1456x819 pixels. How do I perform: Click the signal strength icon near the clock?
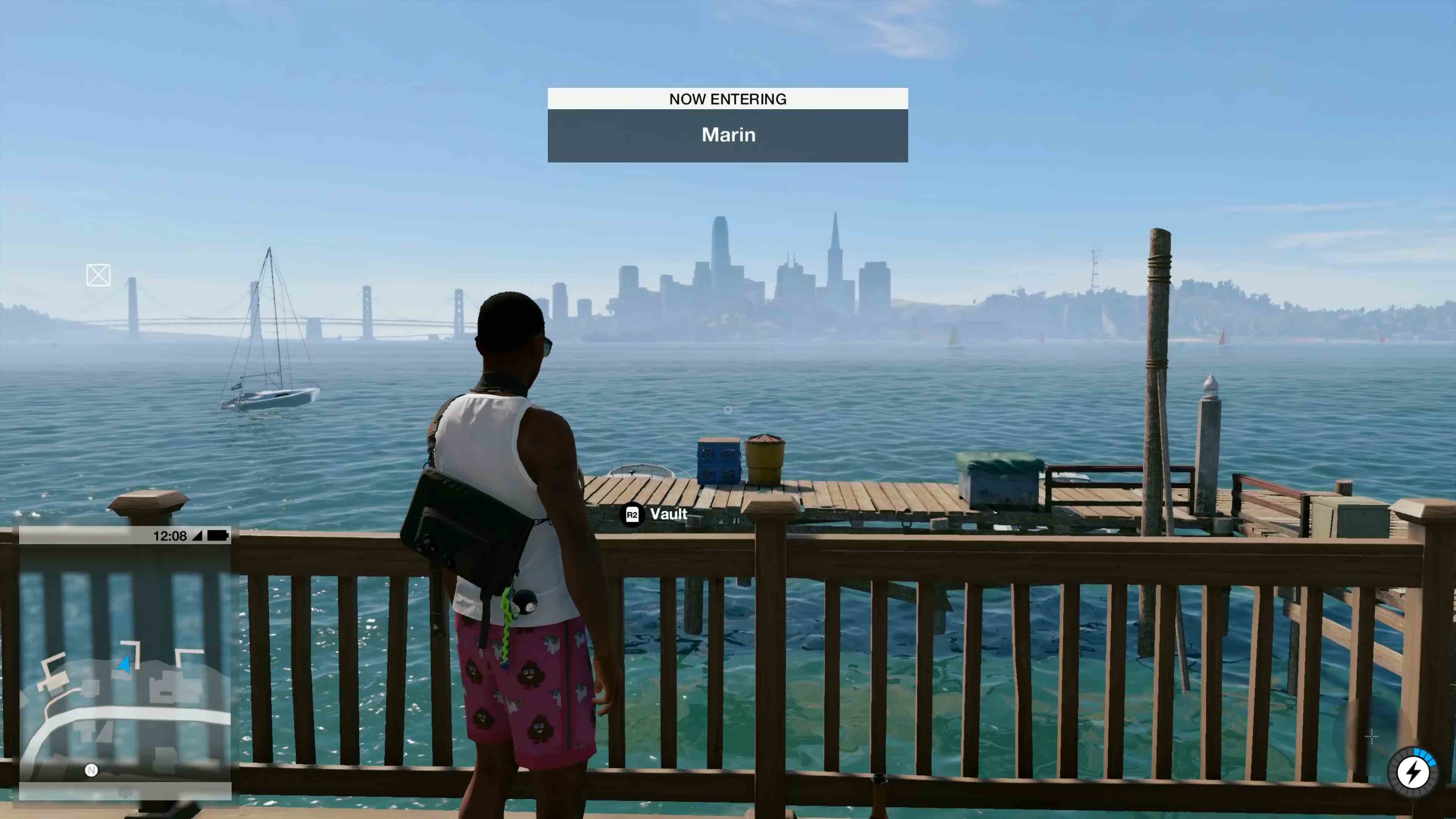pos(198,536)
